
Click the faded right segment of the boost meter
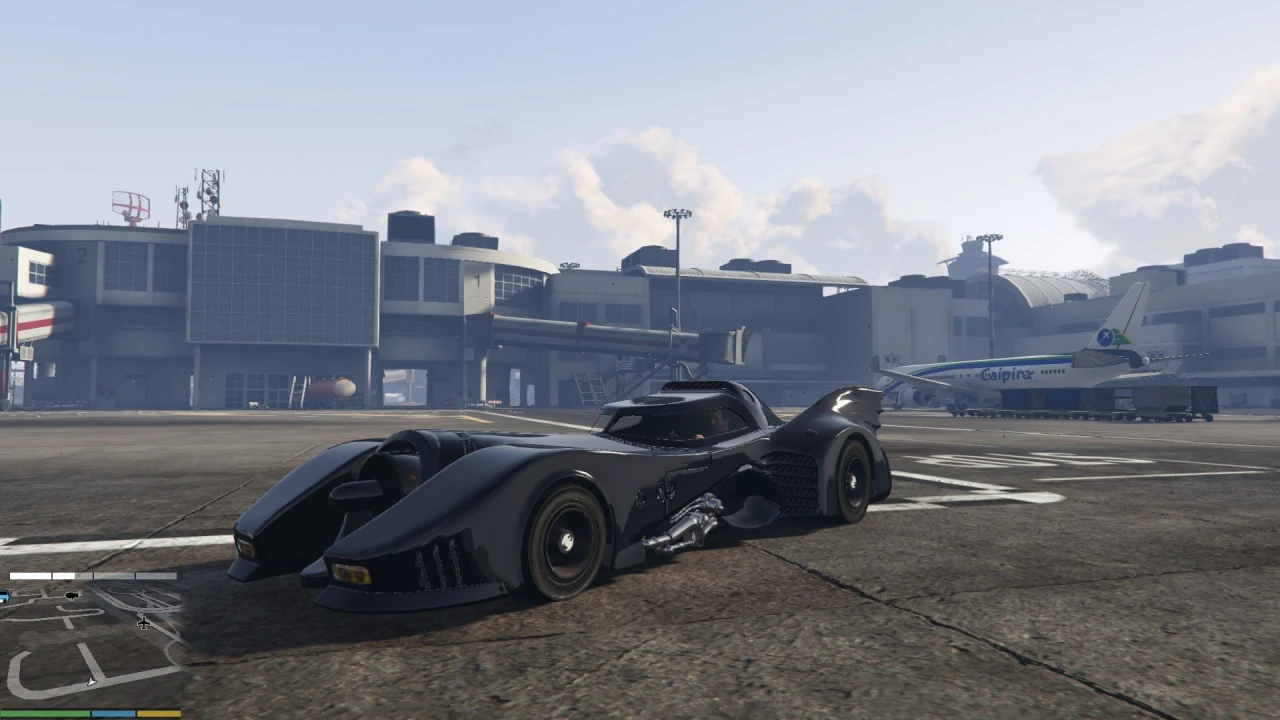coord(155,576)
